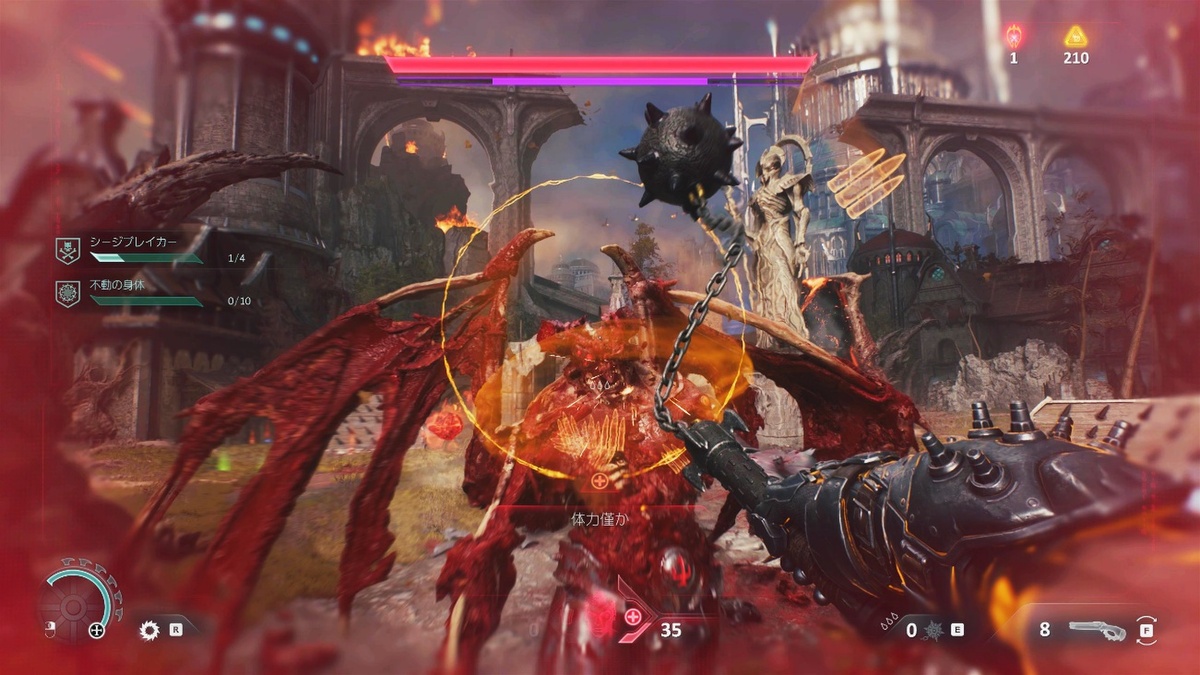This screenshot has width=1200, height=675.
Task: Click the red demon skull currency icon
Action: [1013, 37]
